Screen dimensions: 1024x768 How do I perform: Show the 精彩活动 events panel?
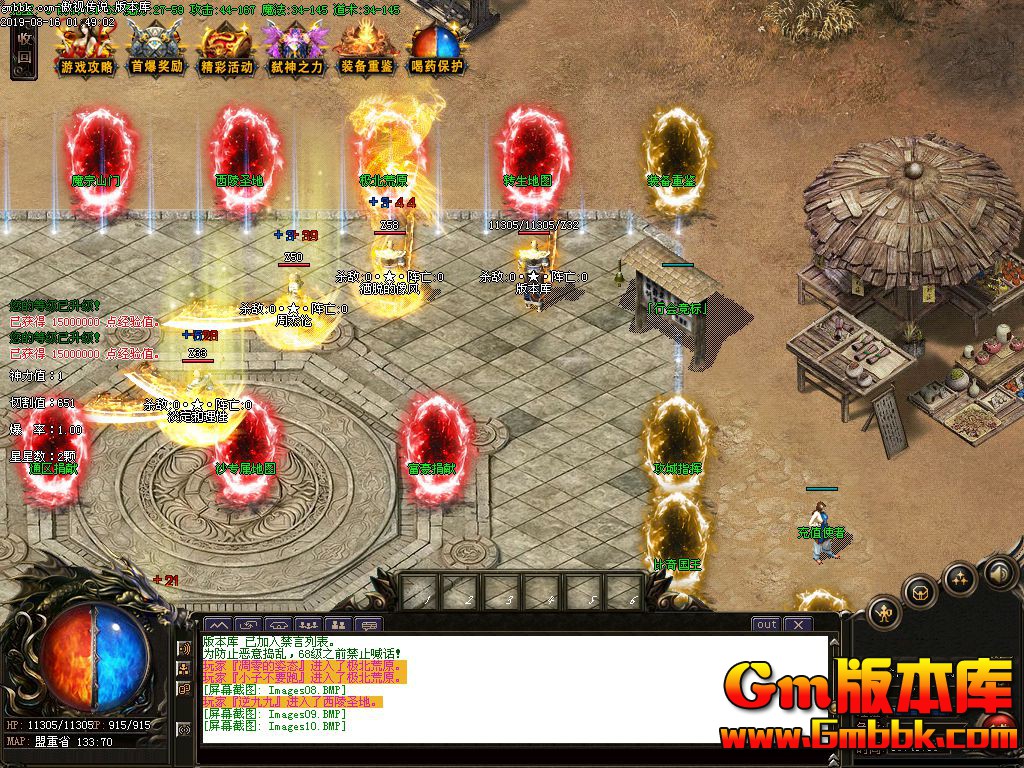(226, 48)
